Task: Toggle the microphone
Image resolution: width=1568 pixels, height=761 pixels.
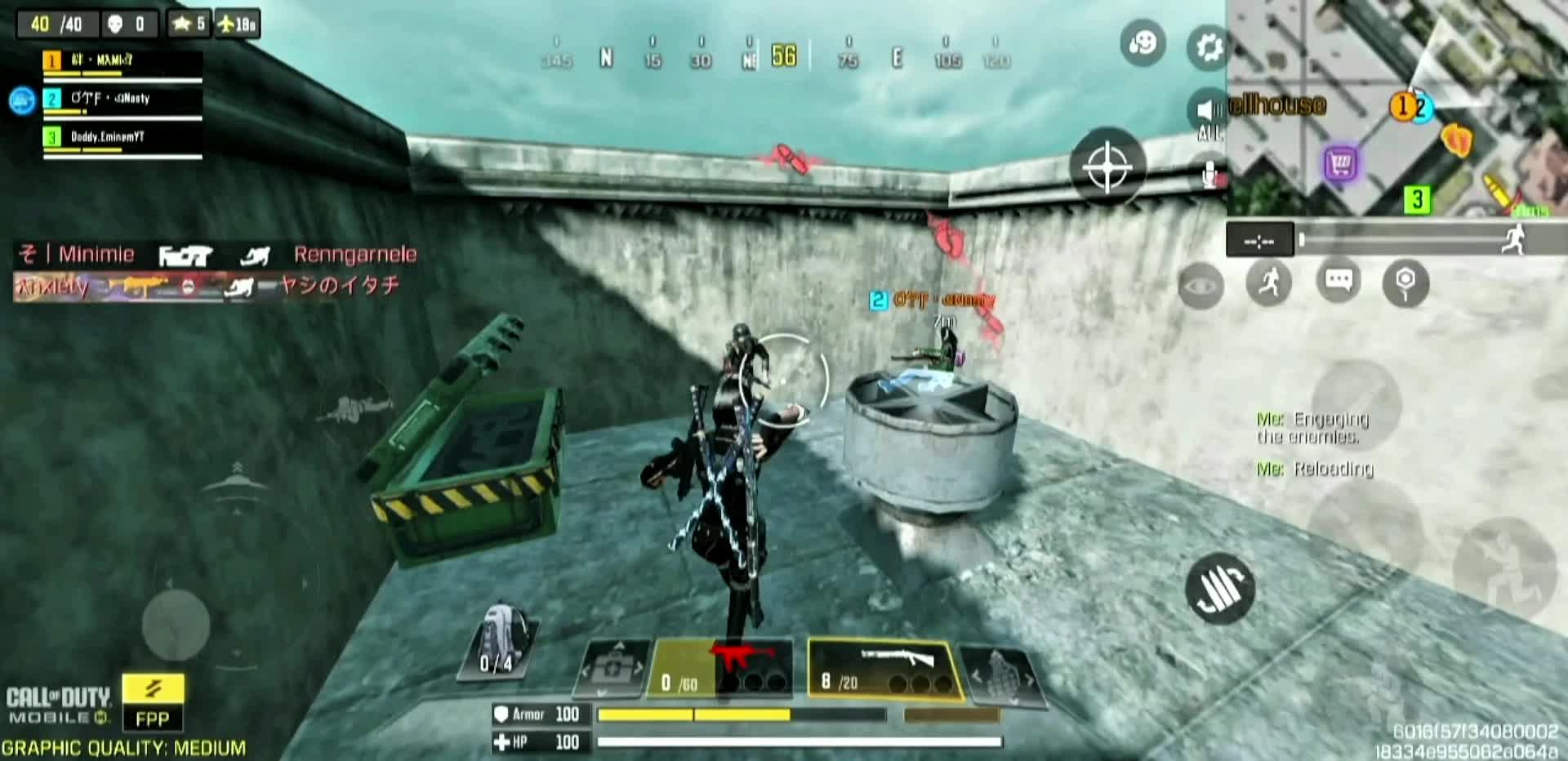Action: pyautogui.click(x=1211, y=174)
